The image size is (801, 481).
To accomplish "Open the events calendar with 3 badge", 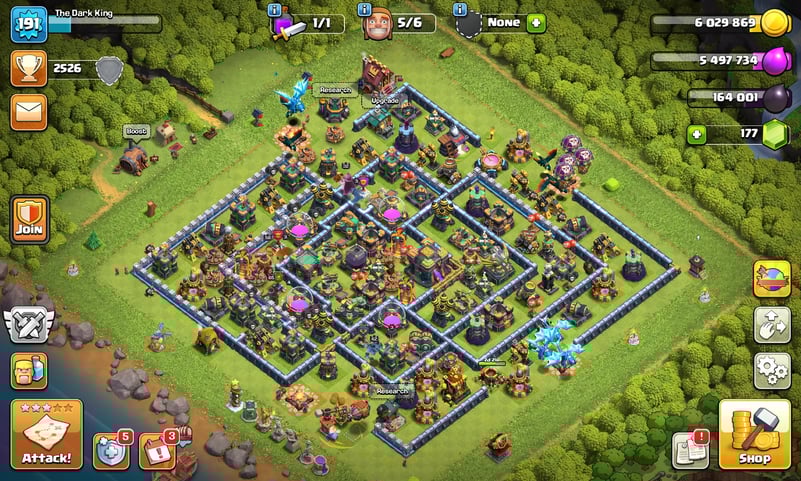I will click(x=157, y=451).
